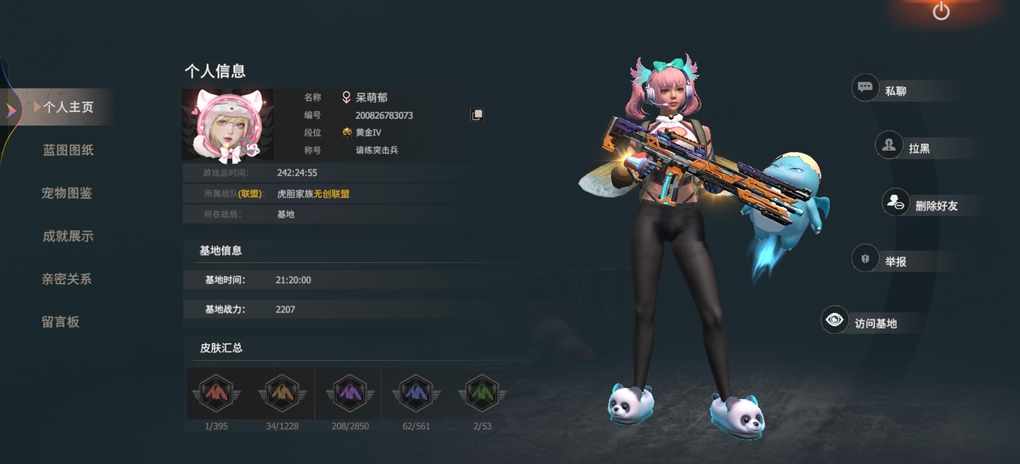Report the player with 举报
Viewport: 1020px width, 464px height.
click(881, 261)
